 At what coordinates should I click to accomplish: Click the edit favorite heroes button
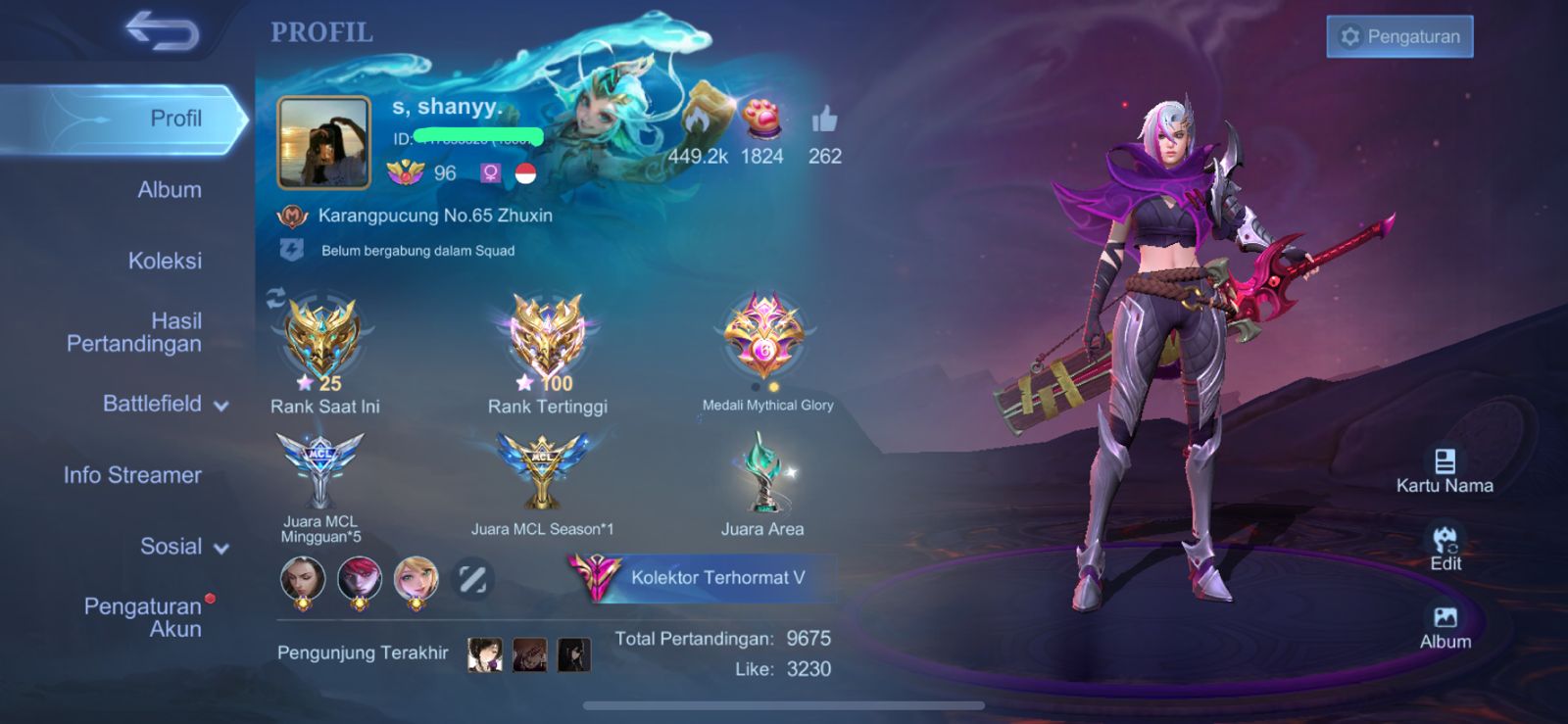(472, 579)
